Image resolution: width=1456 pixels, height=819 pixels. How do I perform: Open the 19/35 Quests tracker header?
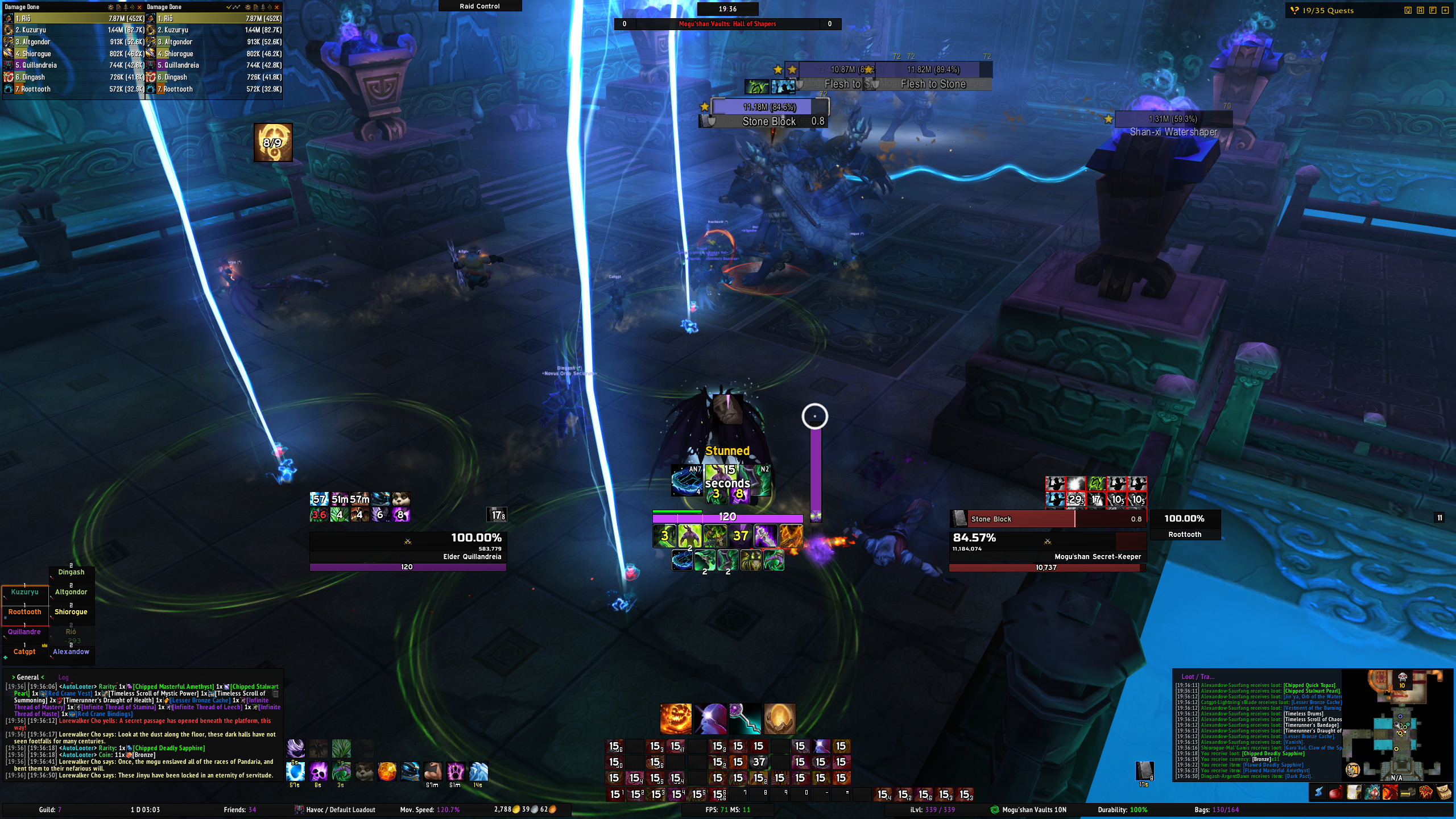pyautogui.click(x=1327, y=10)
